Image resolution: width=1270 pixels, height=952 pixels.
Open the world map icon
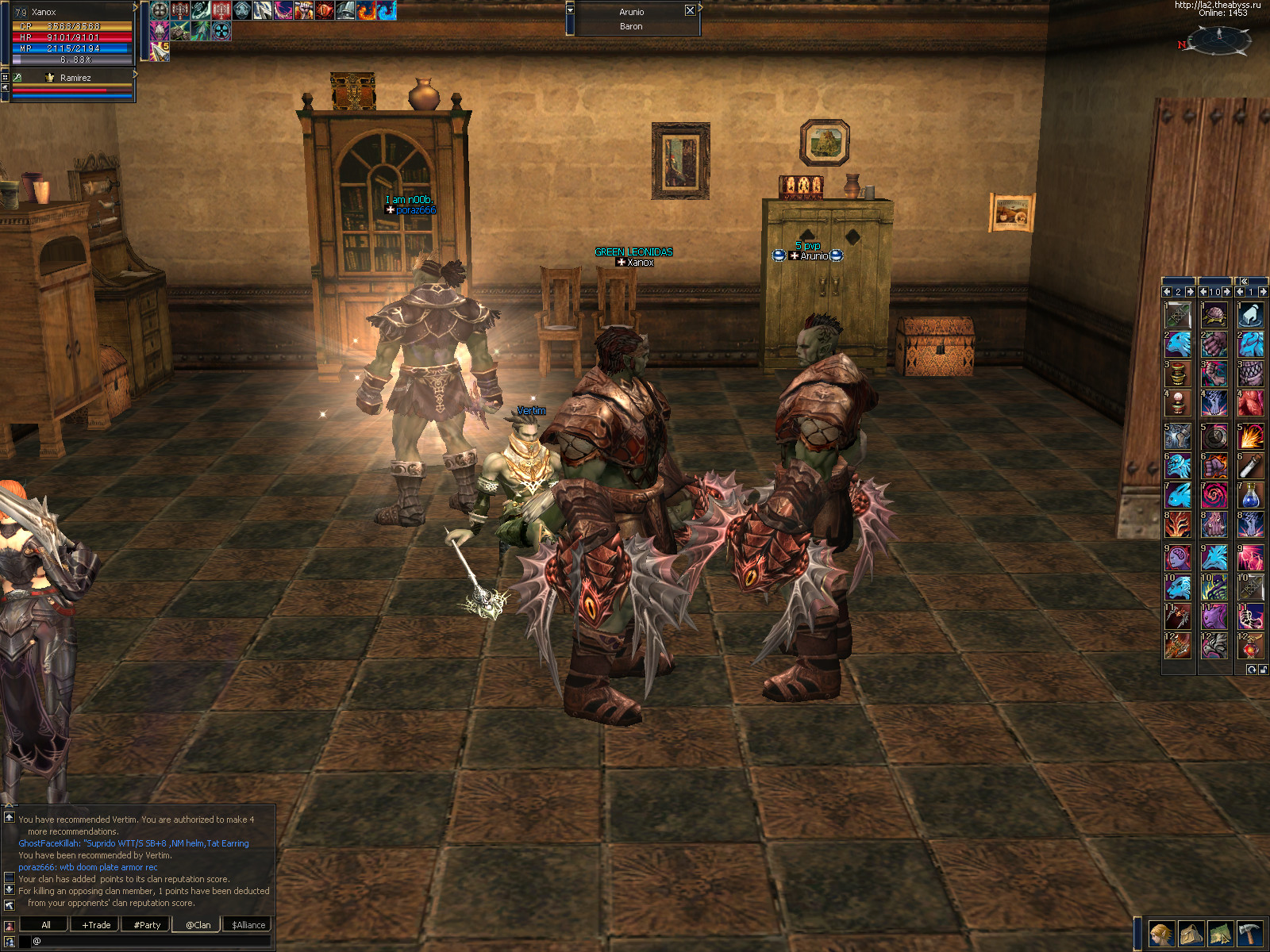pyautogui.click(x=1220, y=934)
